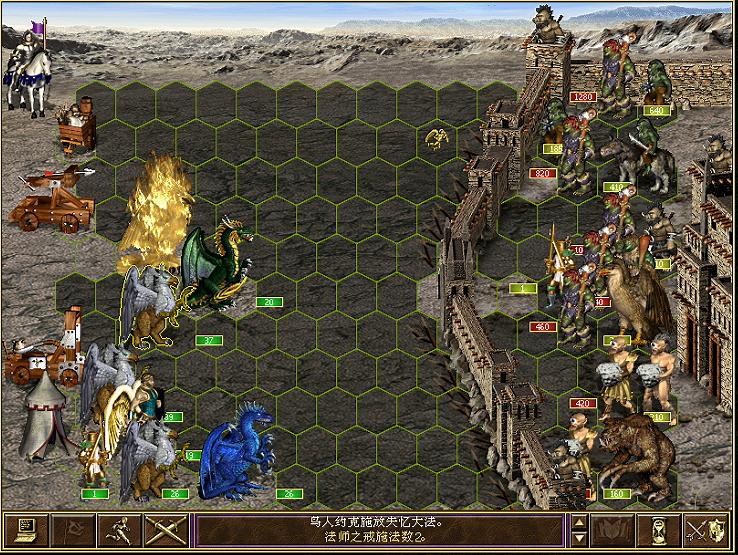Wait with the hourglass button

coord(659,528)
